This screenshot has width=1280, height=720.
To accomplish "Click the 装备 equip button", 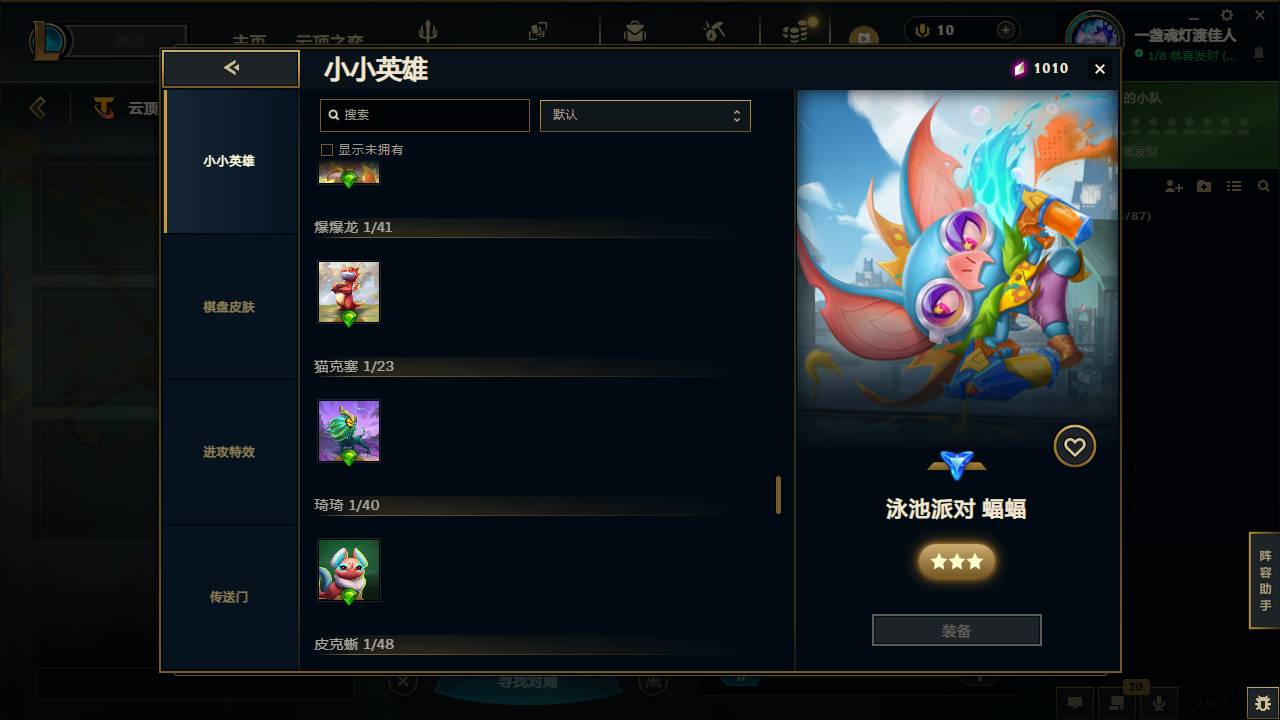I will [x=956, y=629].
